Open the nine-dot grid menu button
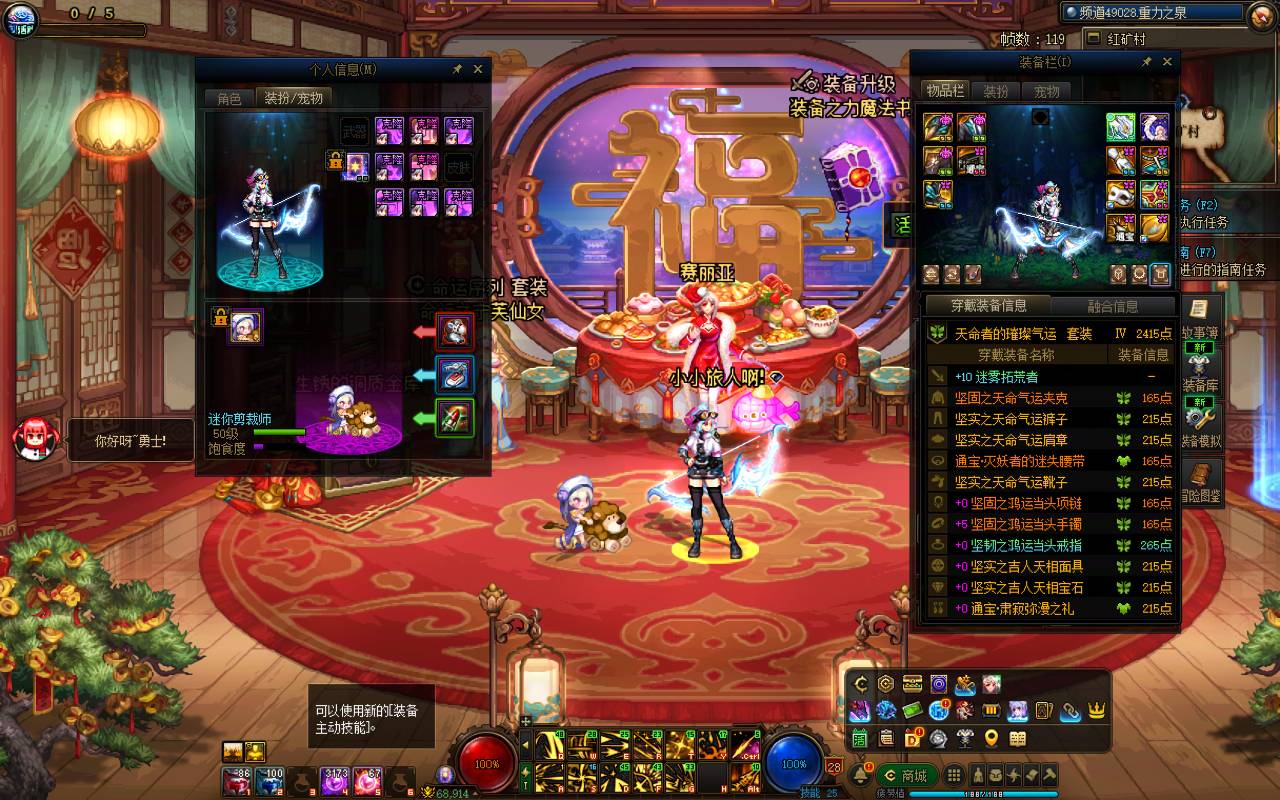Viewport: 1280px width, 800px height. 955,776
